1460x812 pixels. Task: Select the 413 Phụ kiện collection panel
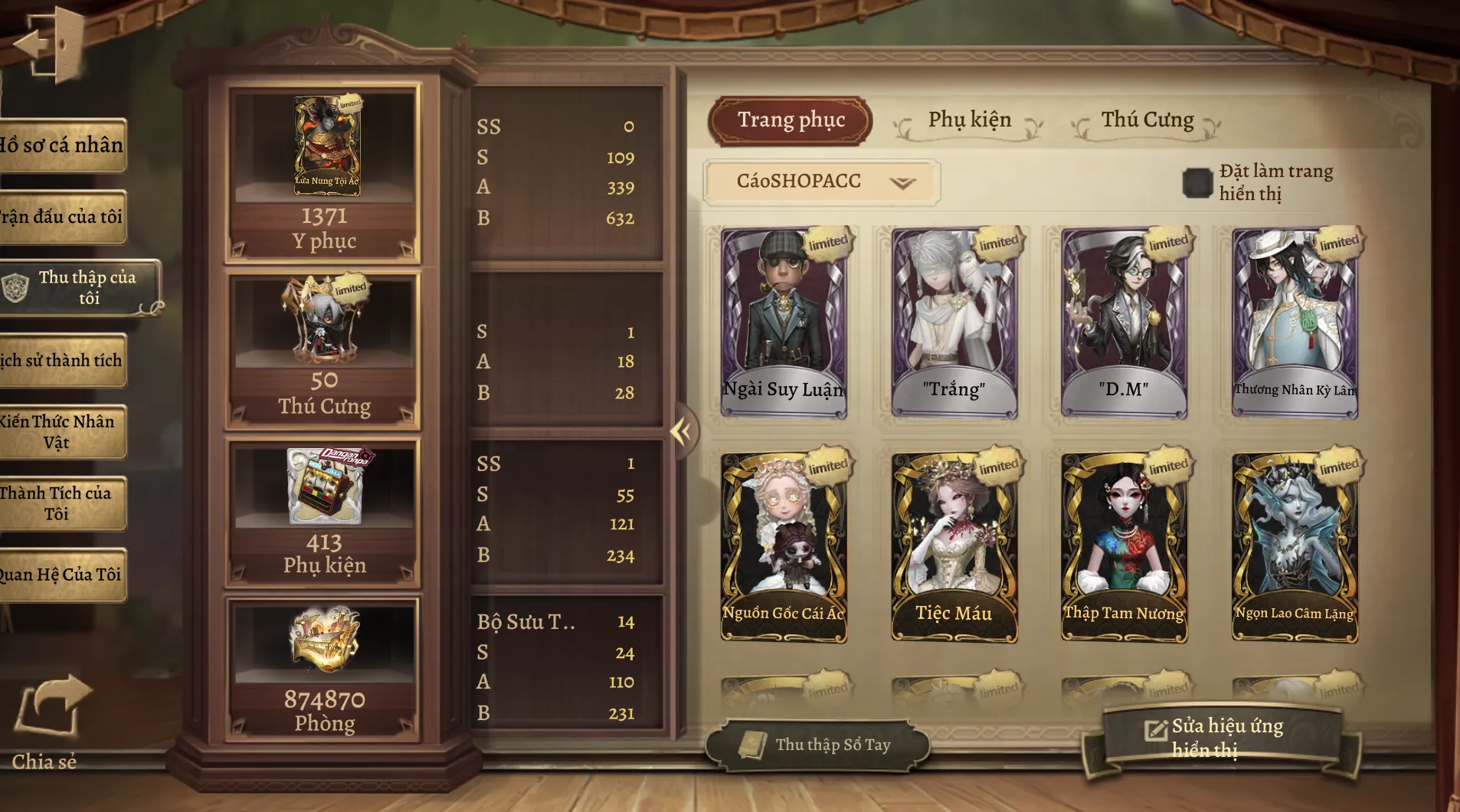click(323, 513)
